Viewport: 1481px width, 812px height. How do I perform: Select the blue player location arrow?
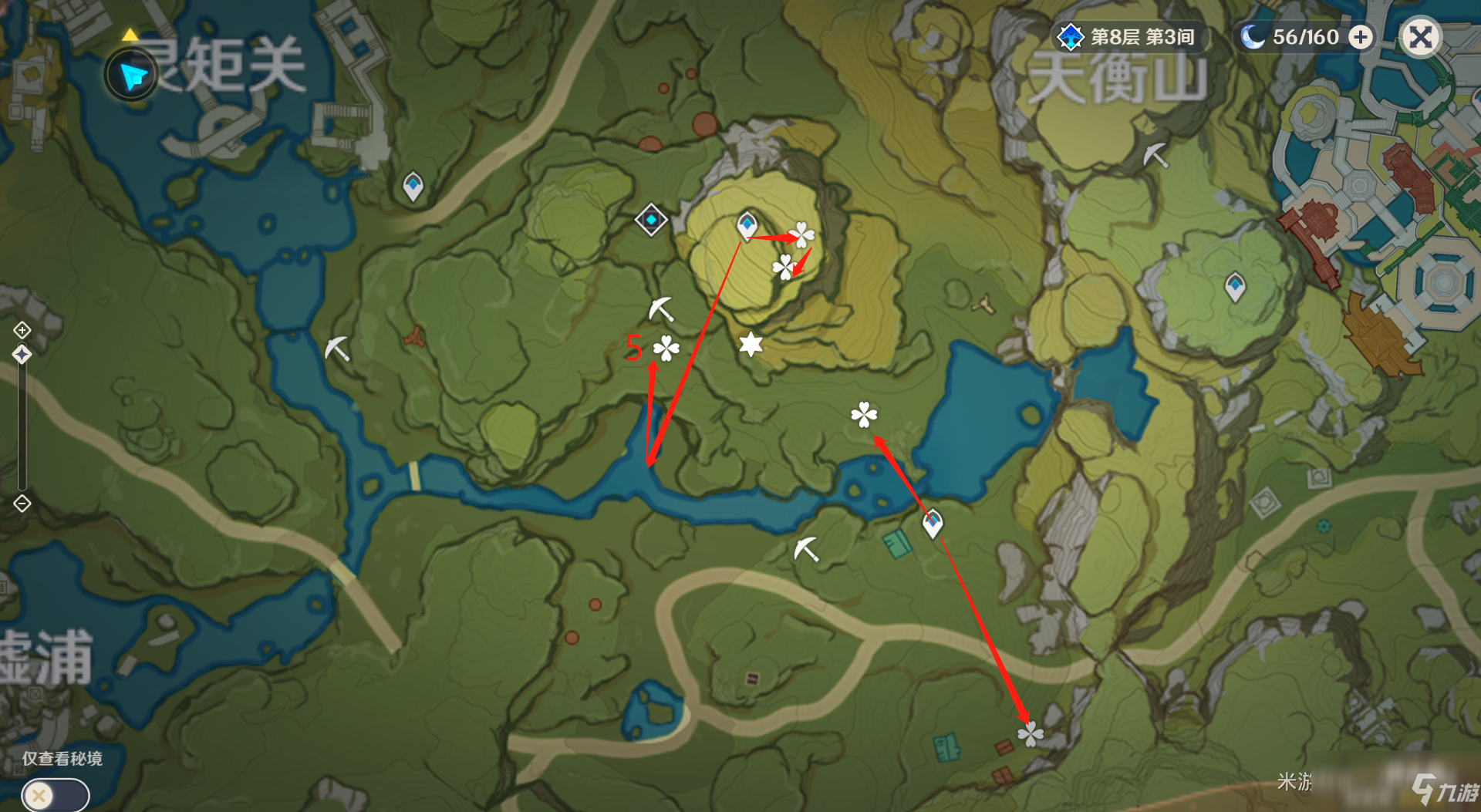133,75
